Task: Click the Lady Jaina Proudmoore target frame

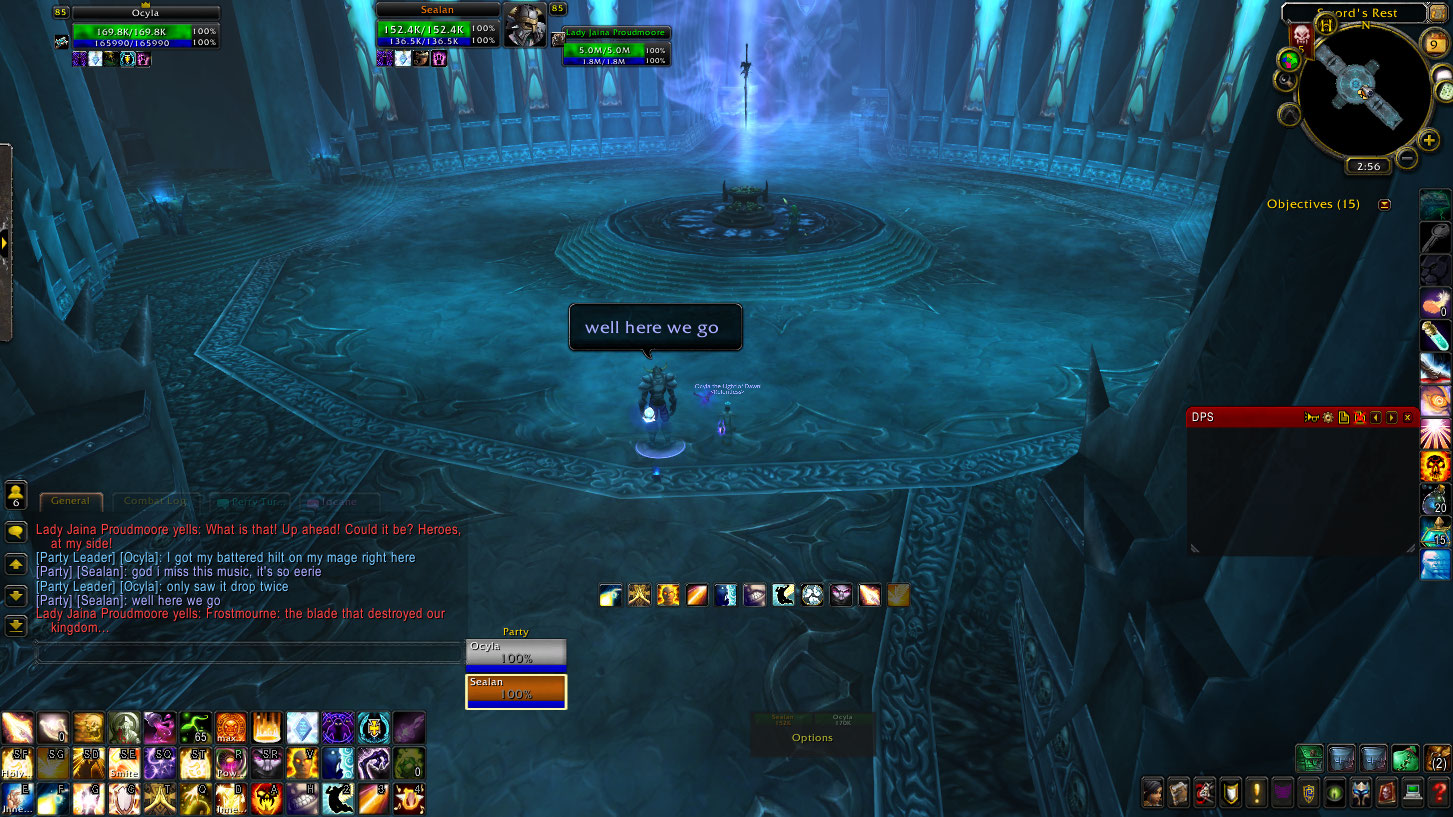Action: (614, 47)
